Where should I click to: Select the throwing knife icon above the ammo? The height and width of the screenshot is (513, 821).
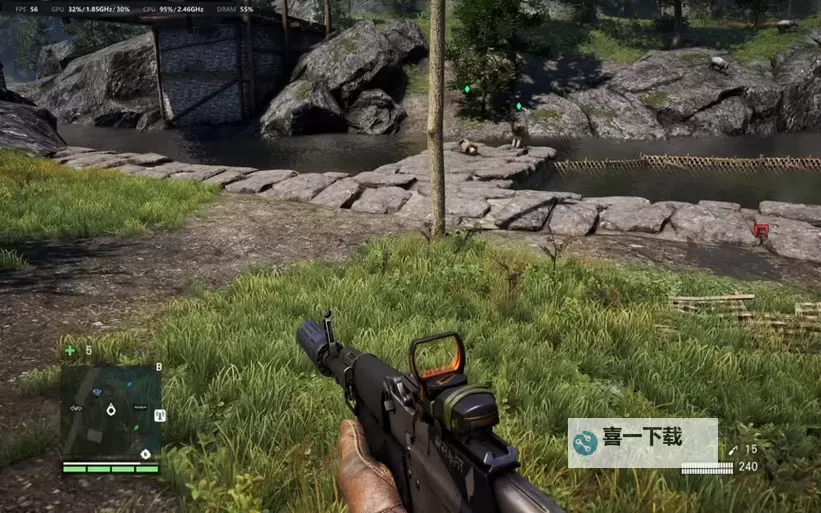pyautogui.click(x=732, y=451)
